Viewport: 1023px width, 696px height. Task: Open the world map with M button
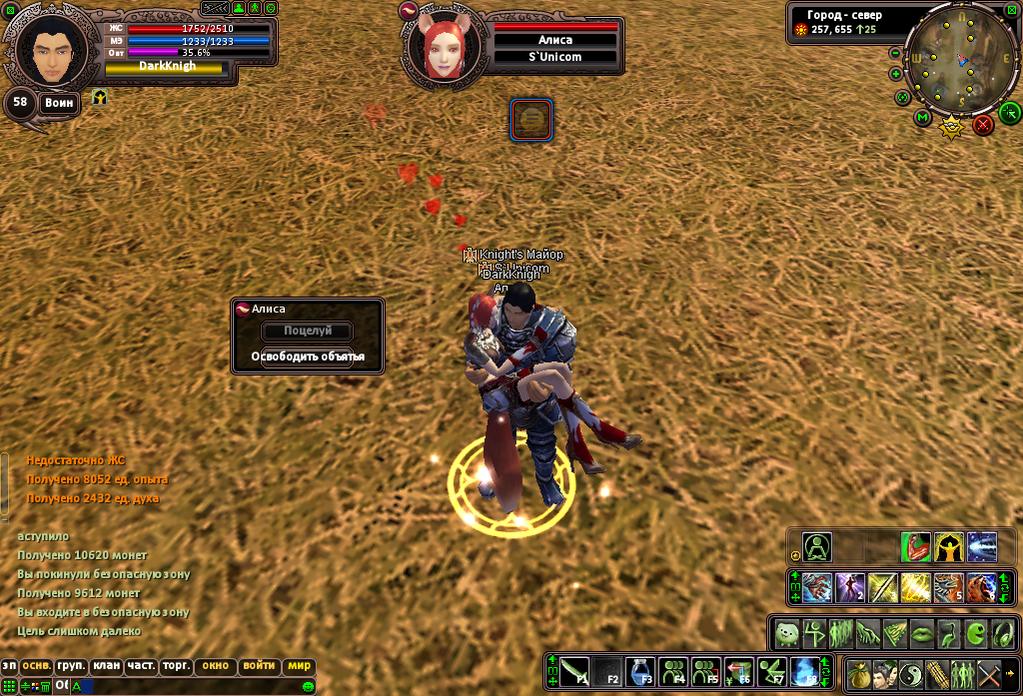pos(923,118)
